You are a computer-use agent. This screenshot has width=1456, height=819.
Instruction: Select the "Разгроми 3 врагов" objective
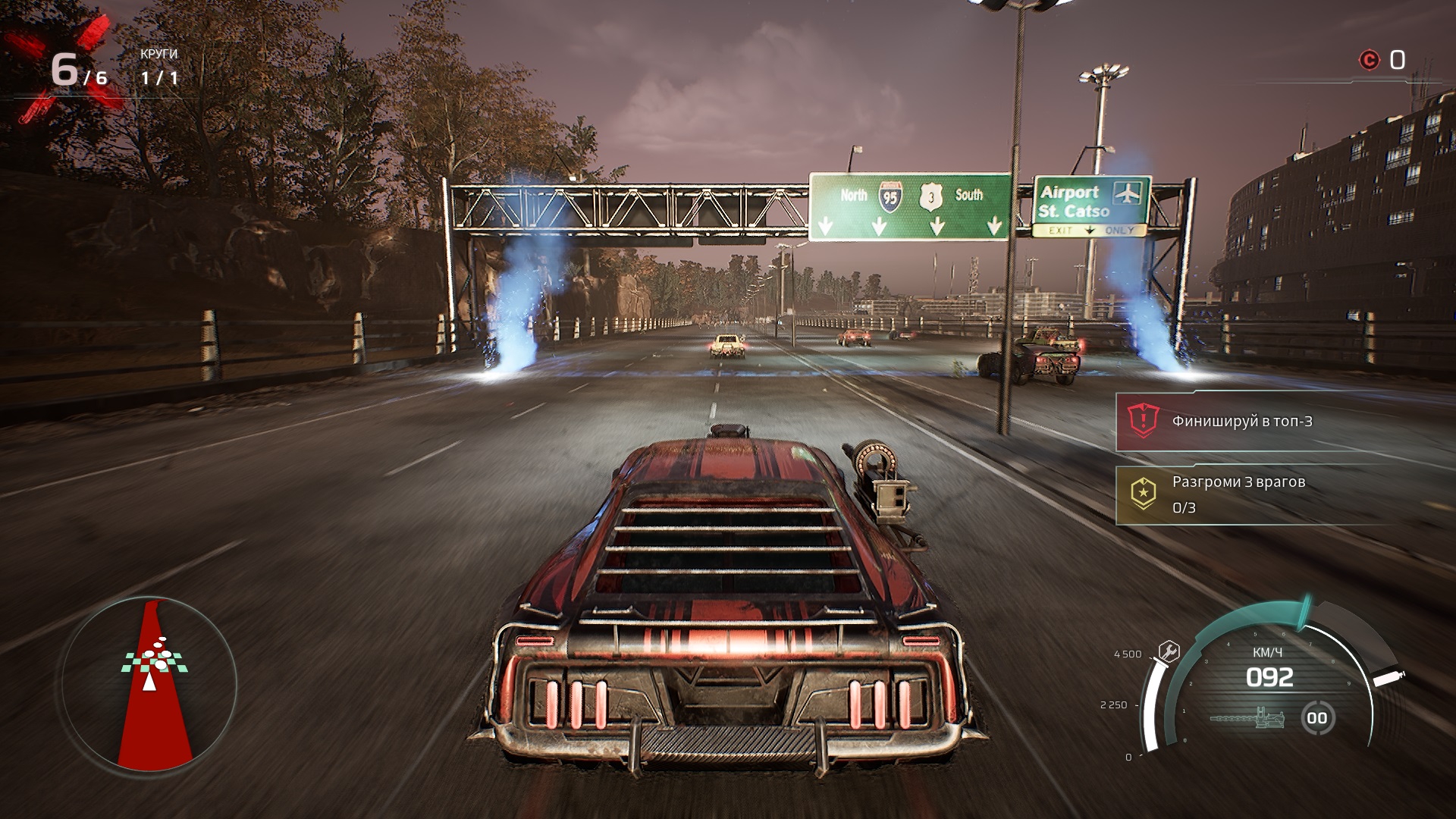pyautogui.click(x=1238, y=494)
